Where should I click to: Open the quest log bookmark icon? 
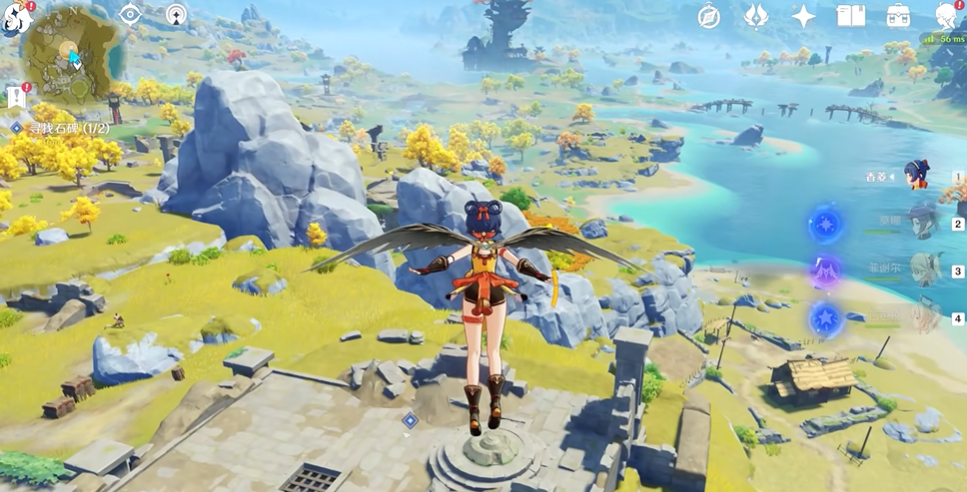[16, 96]
